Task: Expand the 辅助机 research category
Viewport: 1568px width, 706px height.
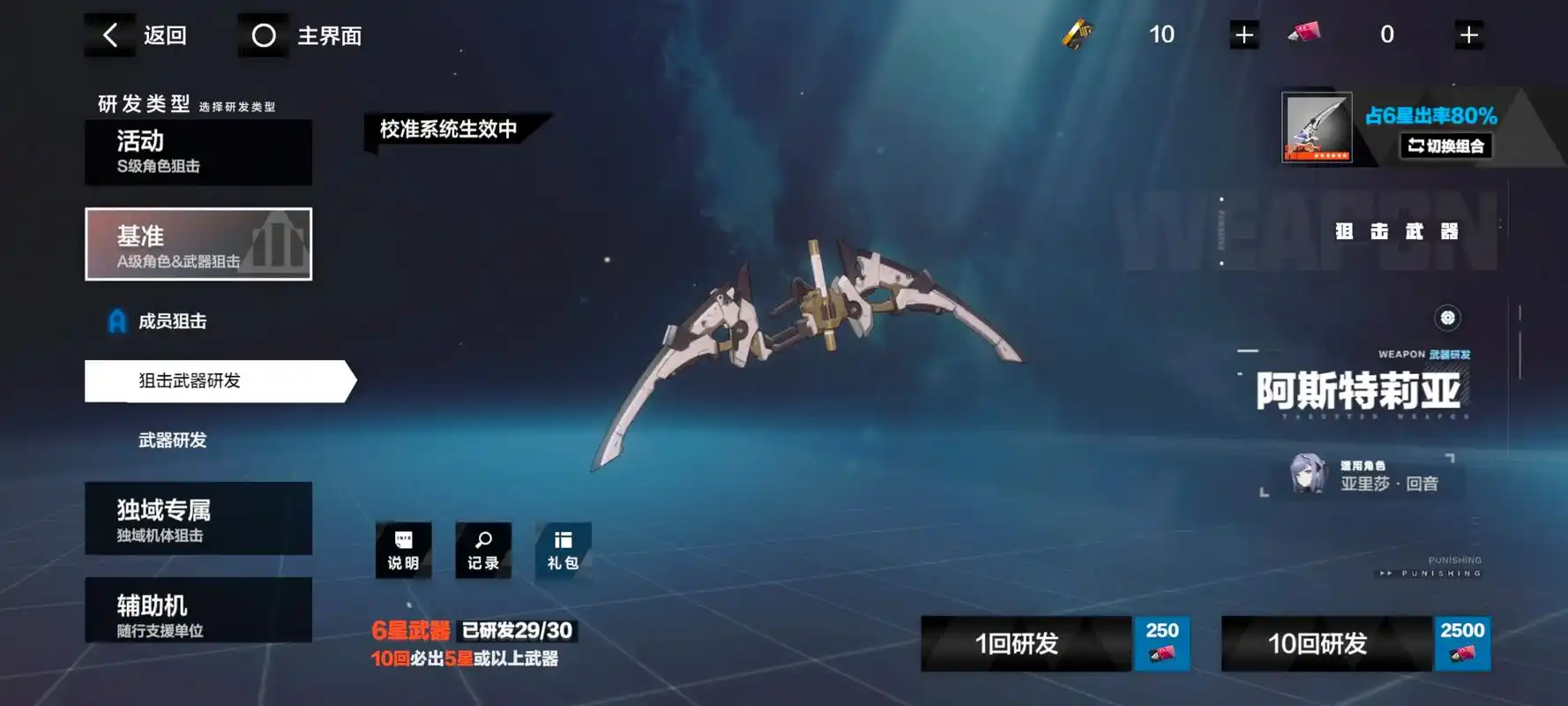Action: click(x=198, y=608)
